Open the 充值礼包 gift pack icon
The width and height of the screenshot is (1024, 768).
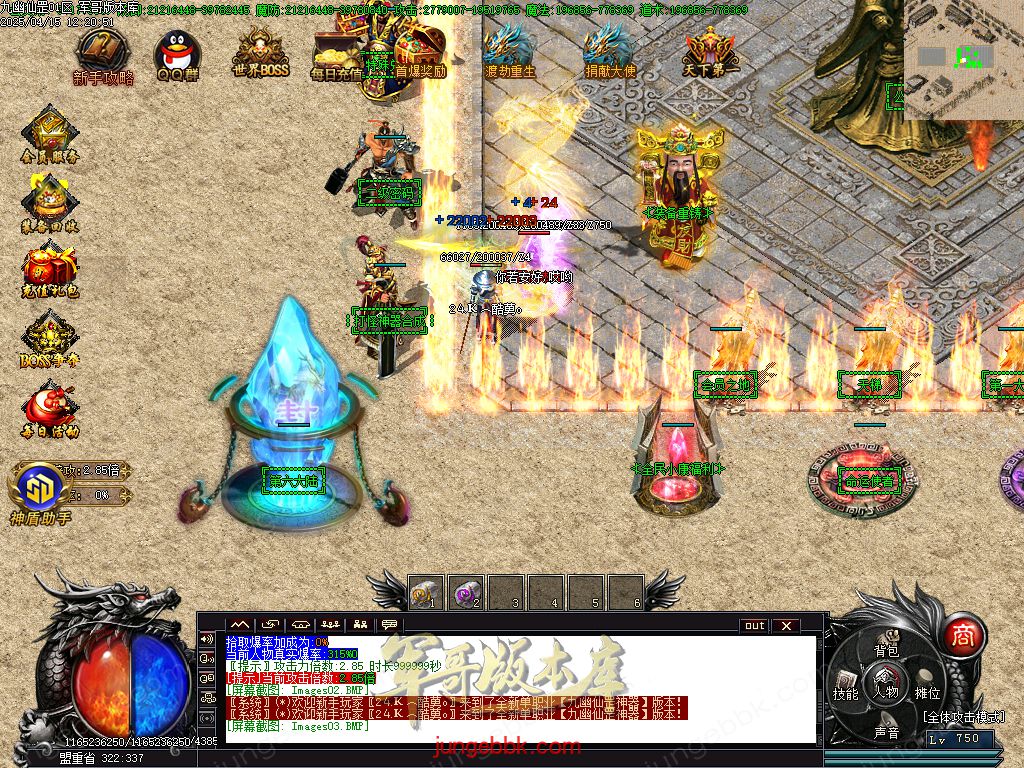click(48, 270)
